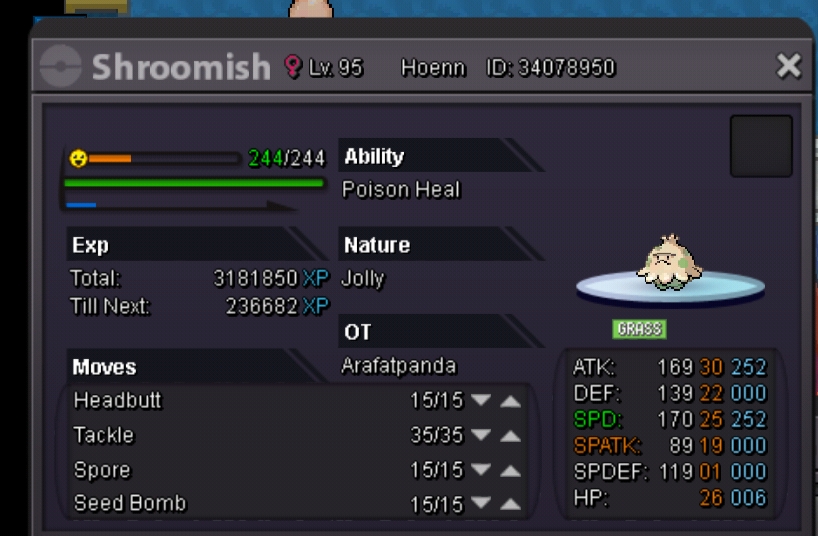The height and width of the screenshot is (536, 818).
Task: Move Headbutt up in move order
Action: coord(510,401)
